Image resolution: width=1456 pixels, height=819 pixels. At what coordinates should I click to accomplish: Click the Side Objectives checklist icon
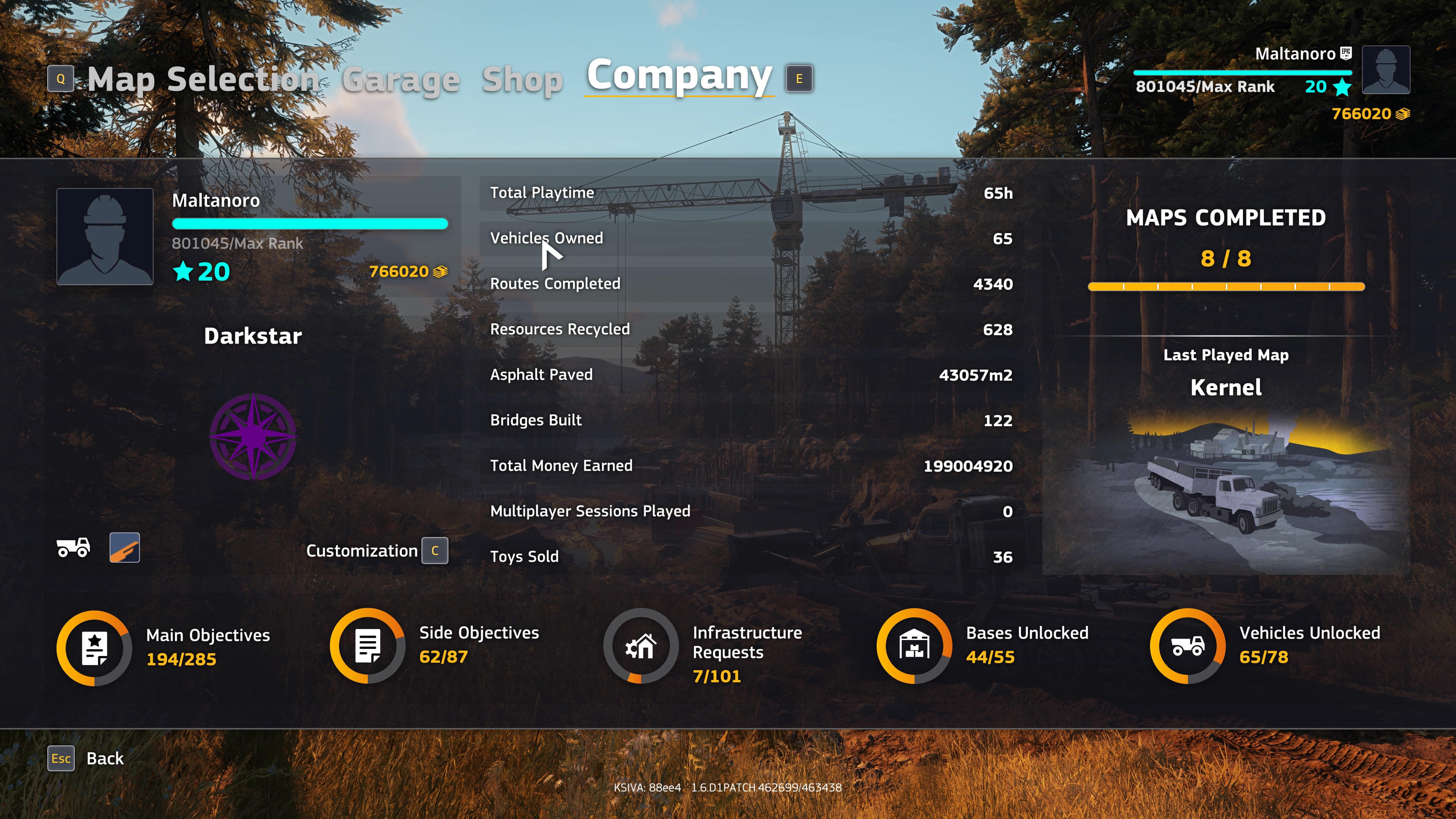[368, 645]
